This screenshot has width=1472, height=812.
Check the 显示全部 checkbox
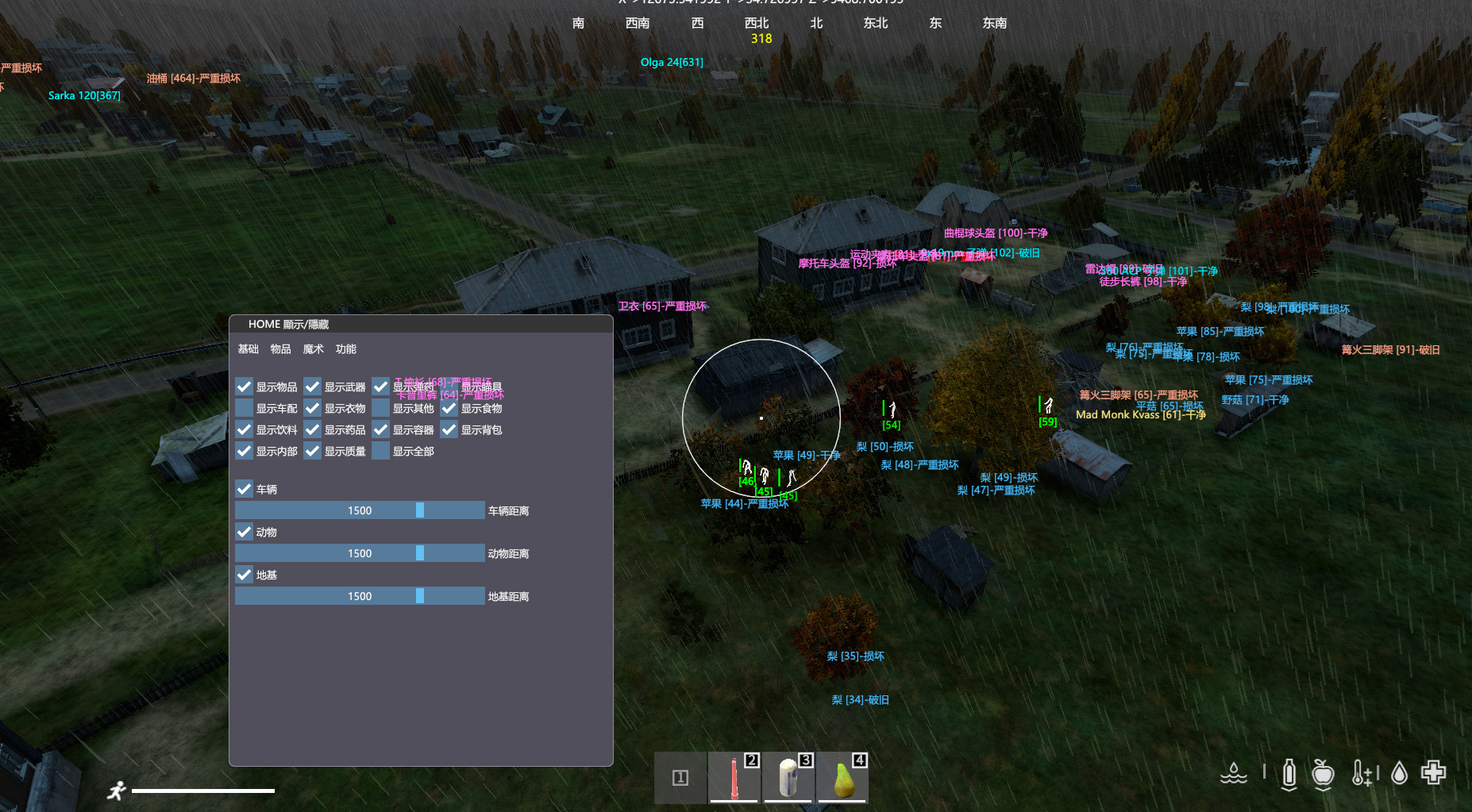coord(381,451)
